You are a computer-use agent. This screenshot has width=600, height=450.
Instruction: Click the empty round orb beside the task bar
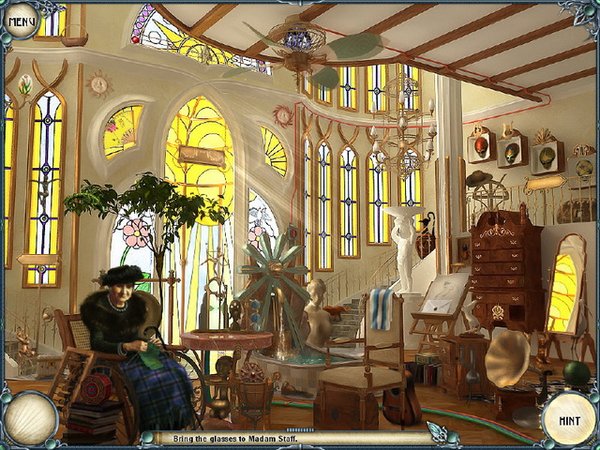[x=29, y=418]
